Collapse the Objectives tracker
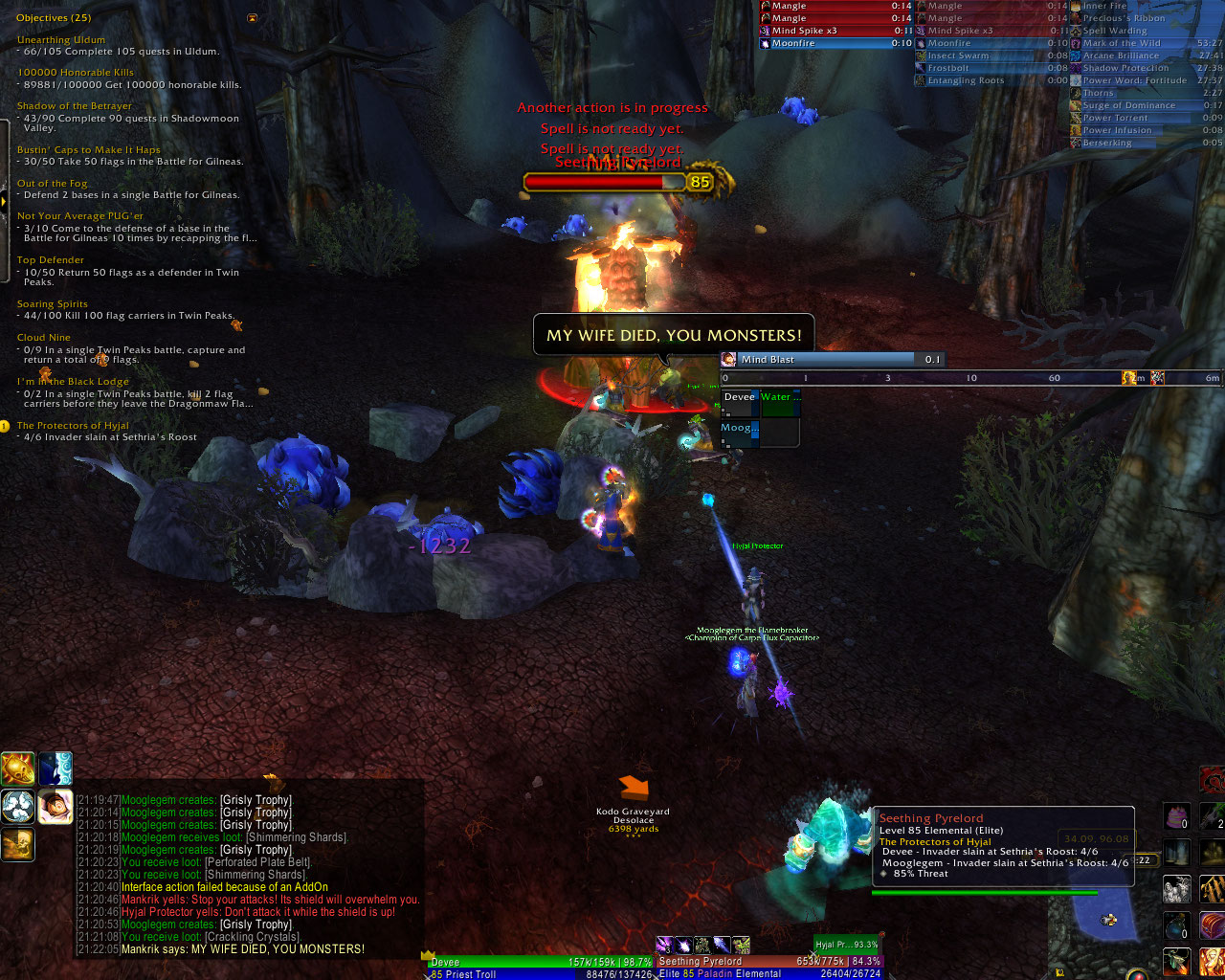Viewport: 1225px width, 980px height. 252,18
